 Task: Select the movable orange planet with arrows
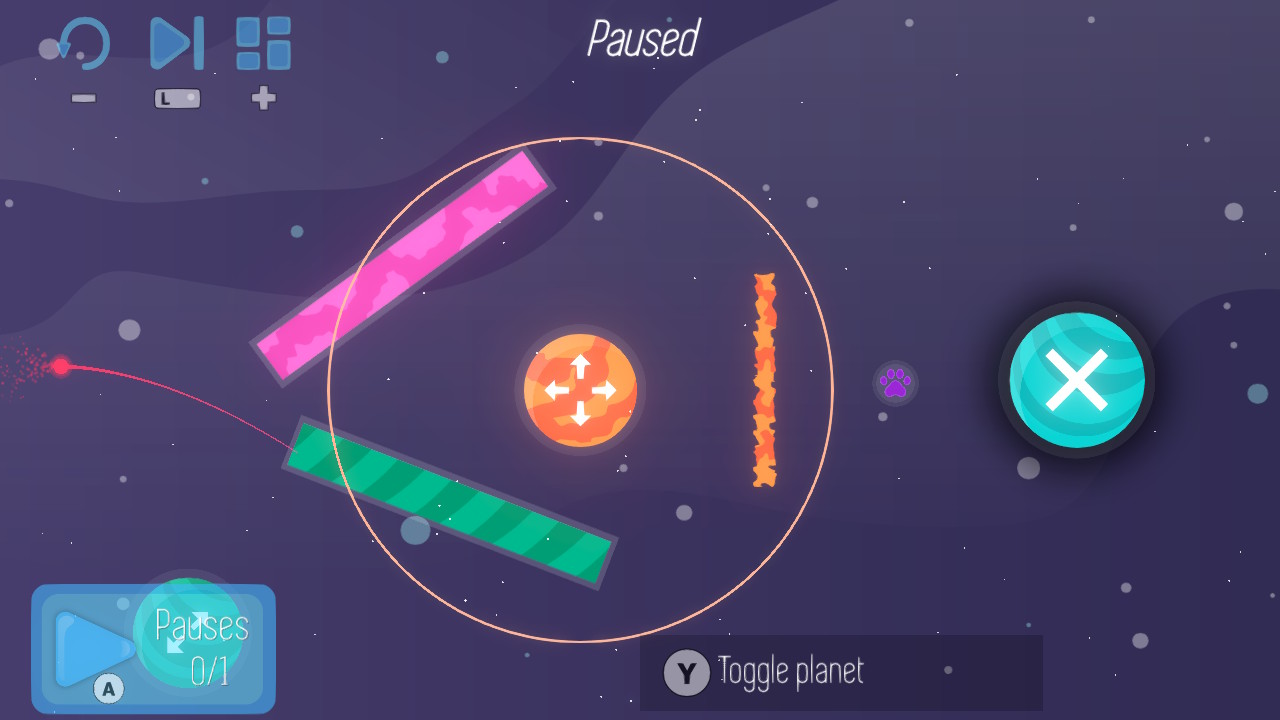(x=580, y=390)
